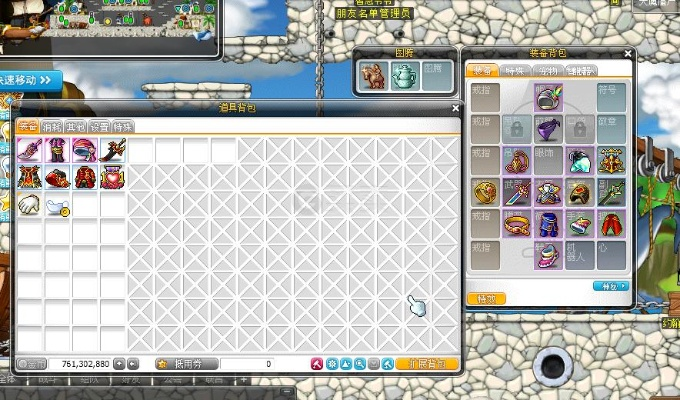Select the pink bandana item slot
Screen dimensions: 680x400
tap(85, 151)
